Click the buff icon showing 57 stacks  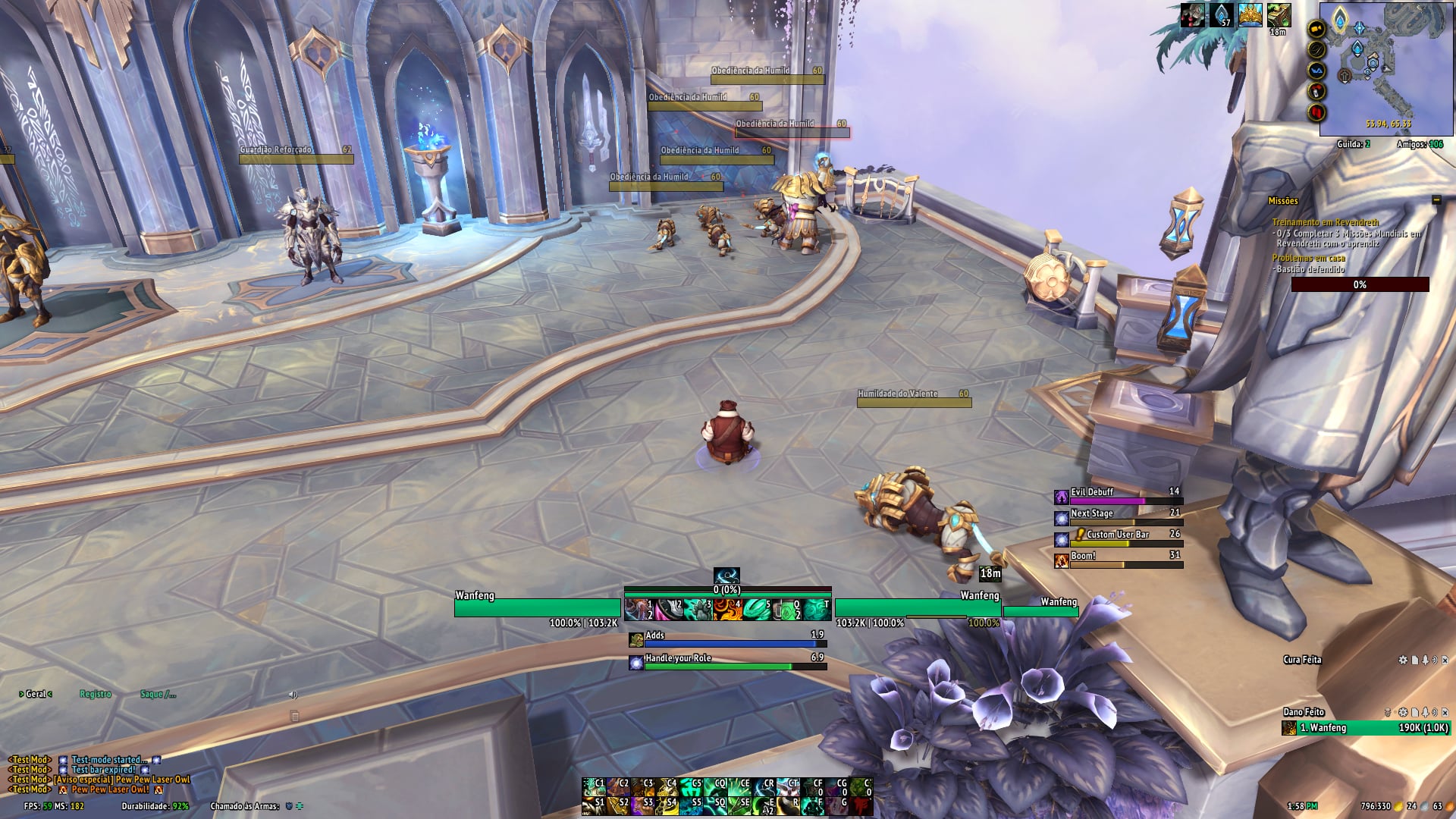click(x=1221, y=15)
